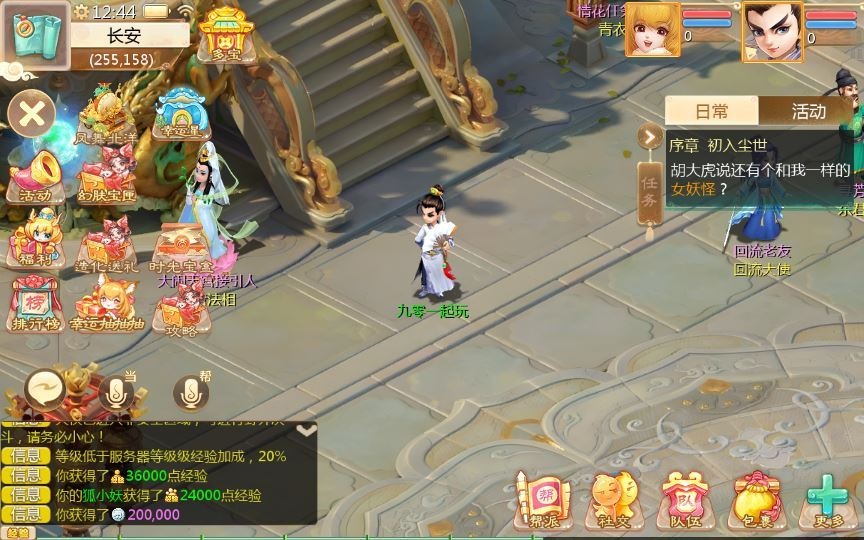Open the 福利 welfare rewards

click(36, 238)
